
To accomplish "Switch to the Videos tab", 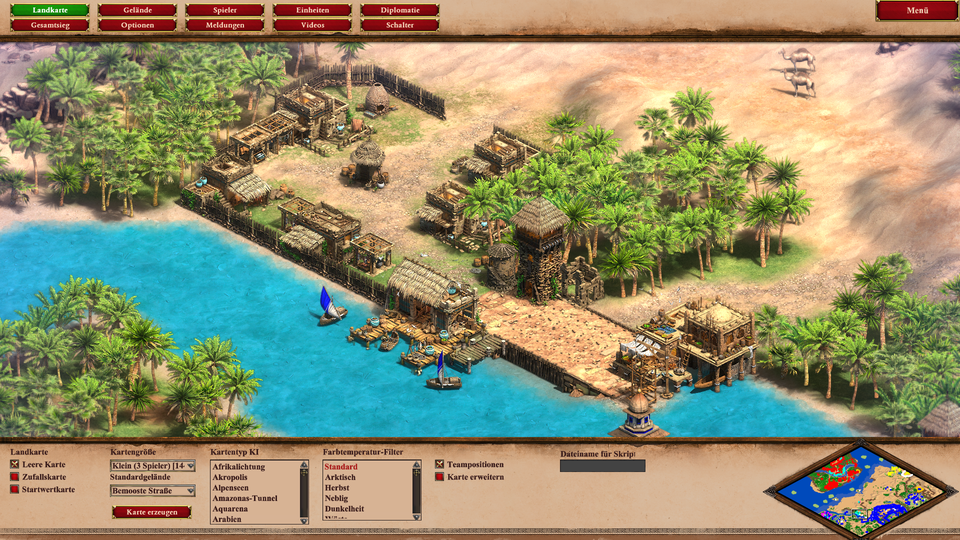I will (312, 25).
